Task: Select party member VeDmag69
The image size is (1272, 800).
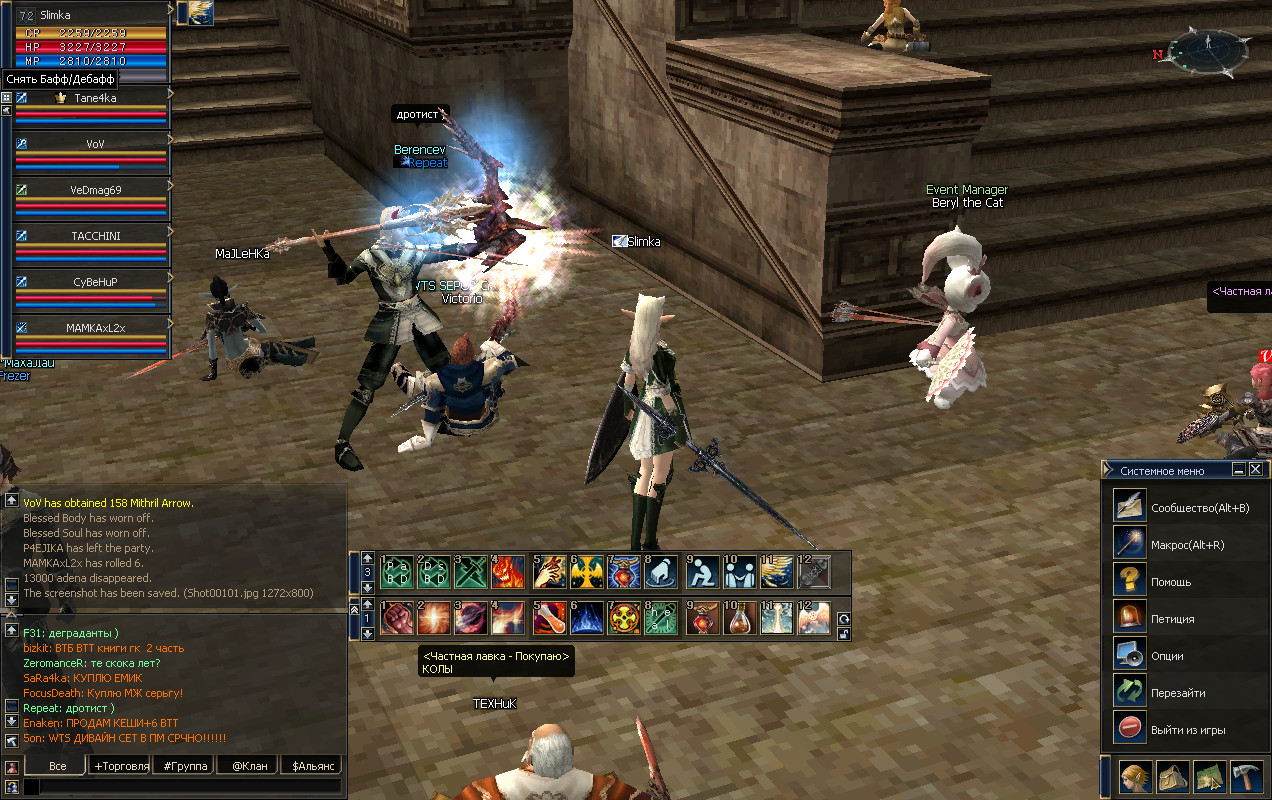Action: 95,190
